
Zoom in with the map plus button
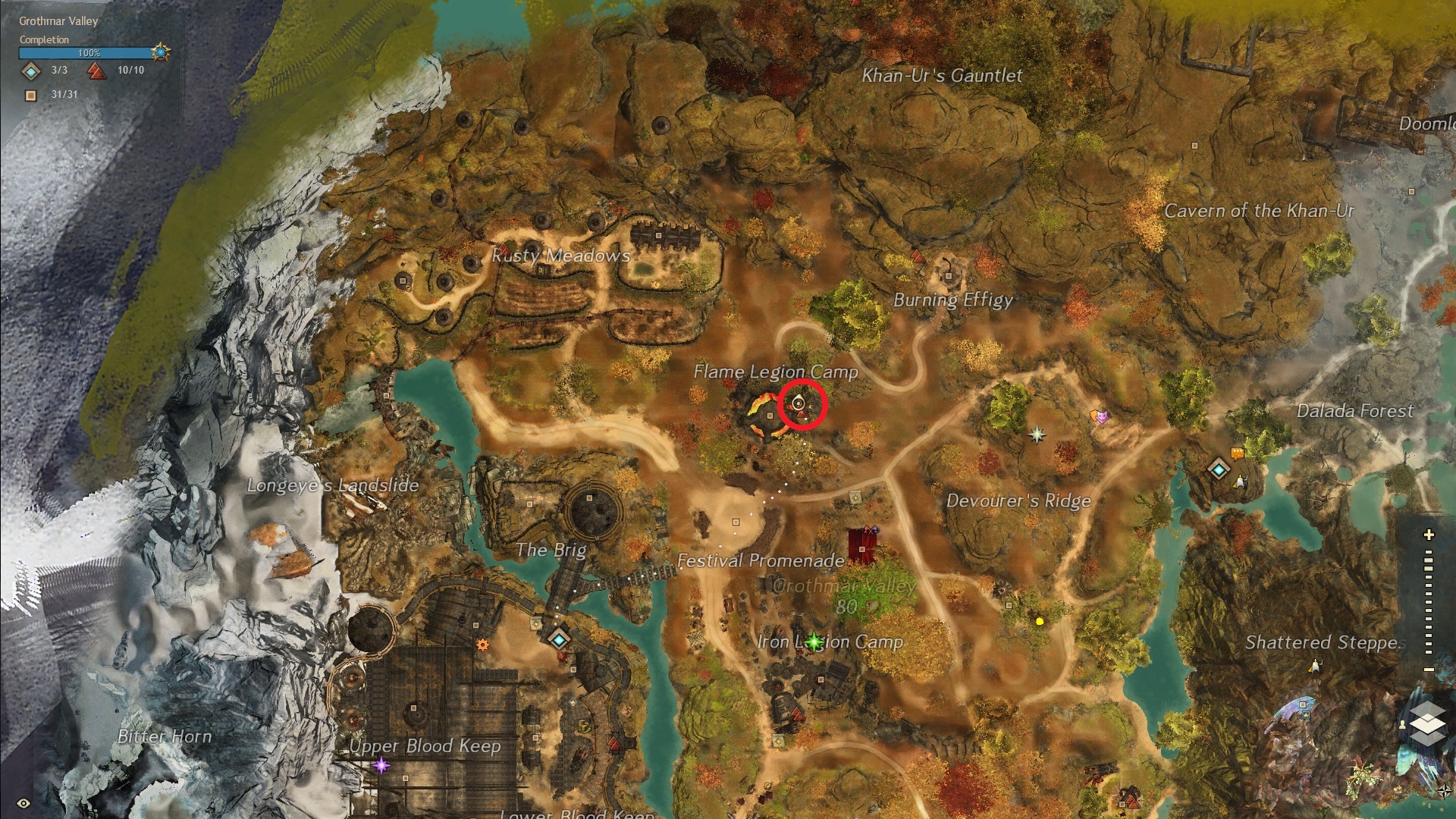click(1429, 535)
